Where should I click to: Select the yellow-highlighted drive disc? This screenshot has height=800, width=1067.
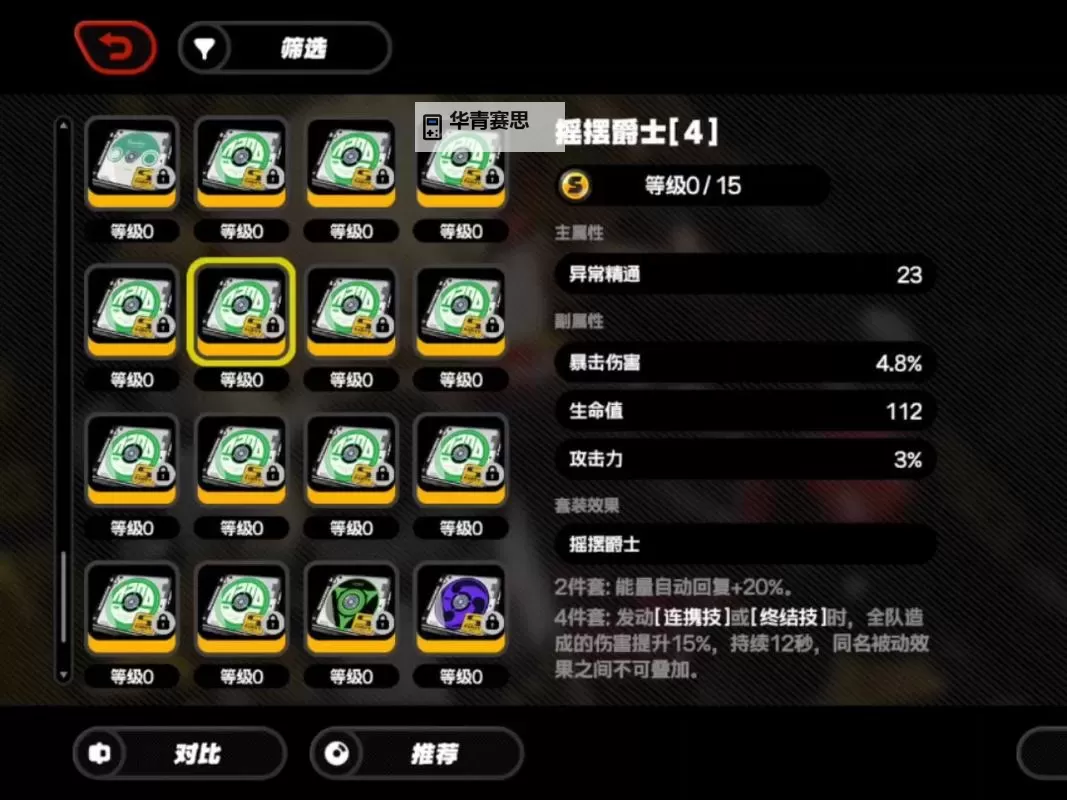pos(241,311)
